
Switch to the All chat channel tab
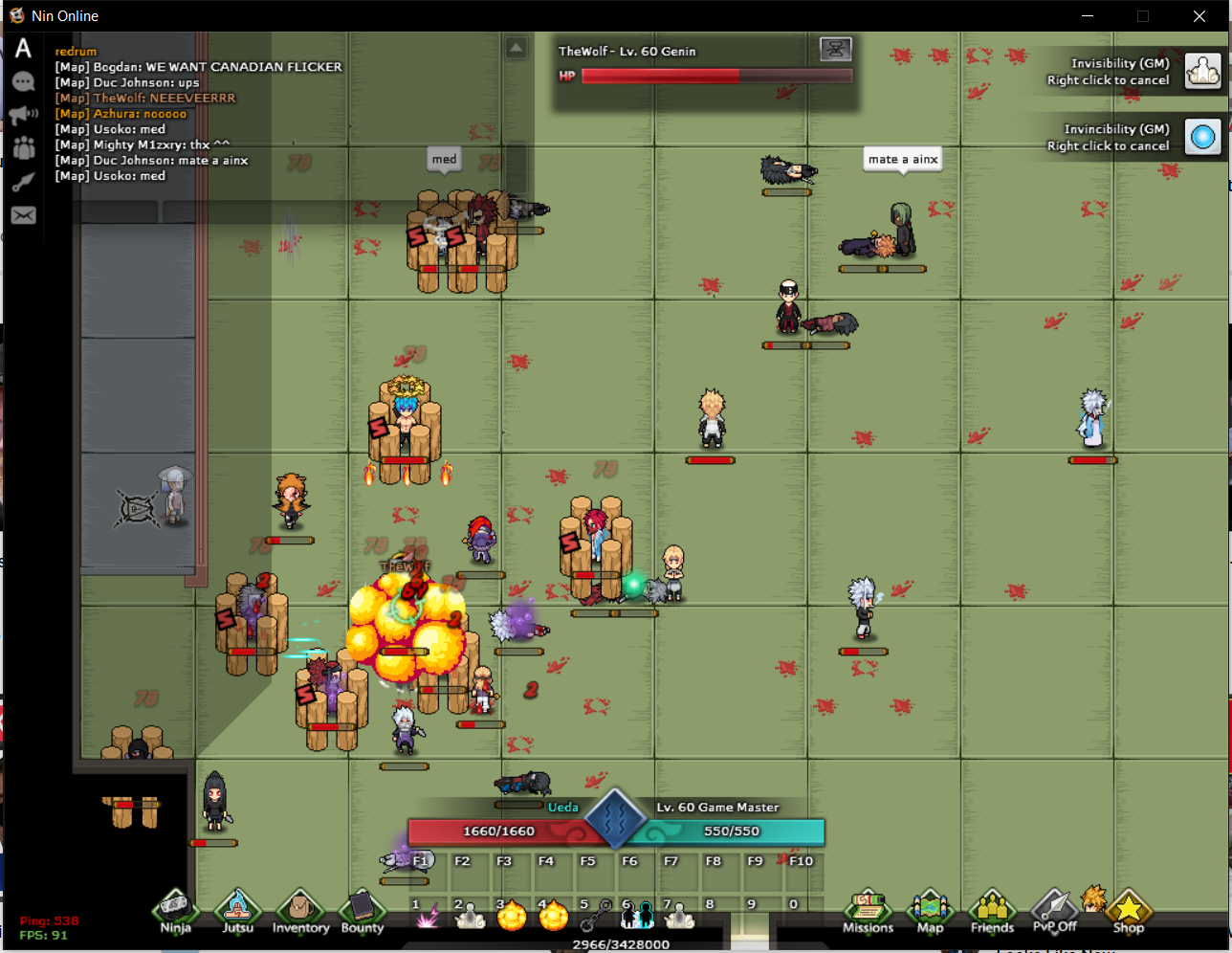[23, 49]
